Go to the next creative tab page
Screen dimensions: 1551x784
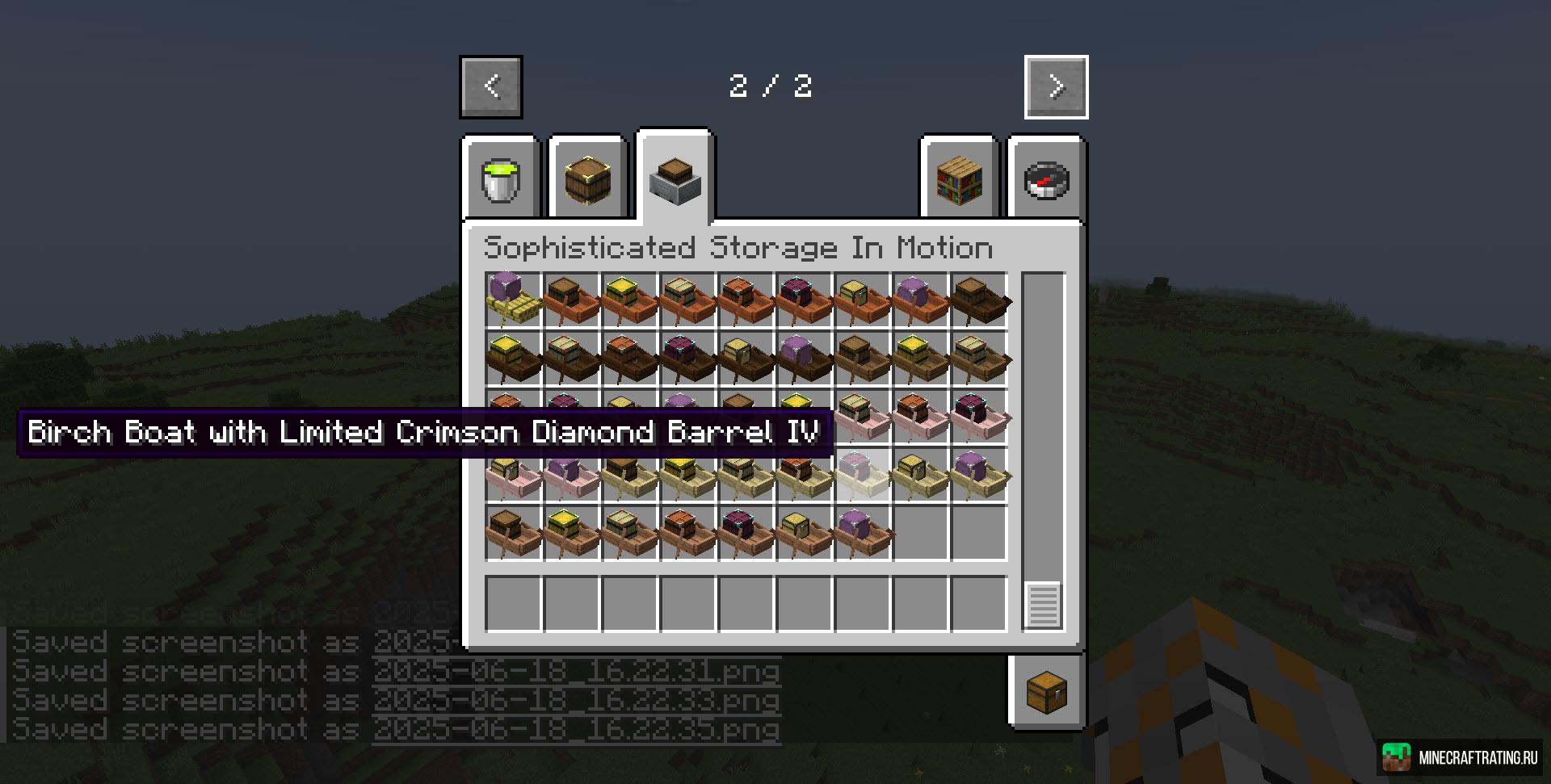[1056, 86]
